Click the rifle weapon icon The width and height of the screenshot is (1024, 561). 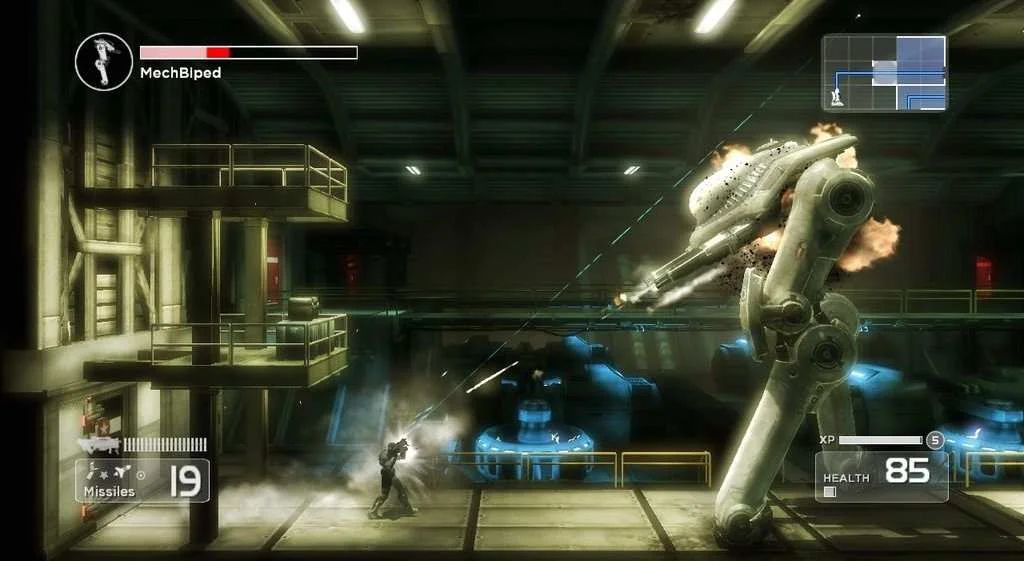click(100, 443)
